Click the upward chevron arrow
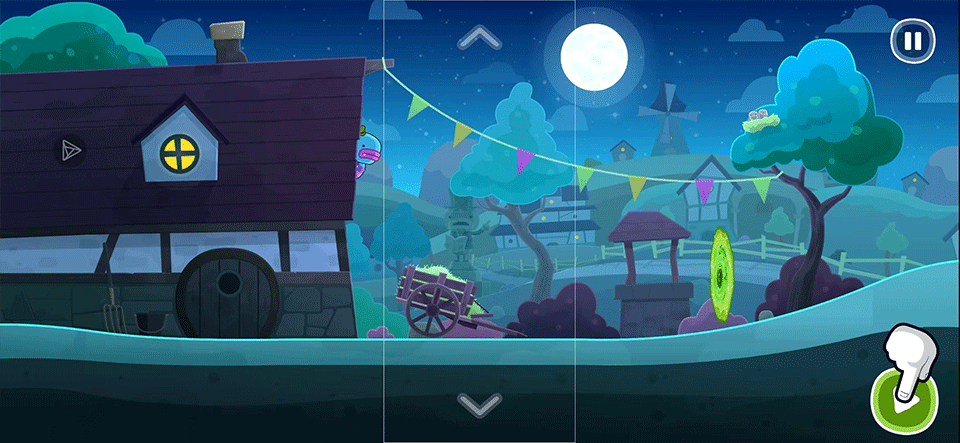Image resolution: width=960 pixels, height=443 pixels. (479, 39)
